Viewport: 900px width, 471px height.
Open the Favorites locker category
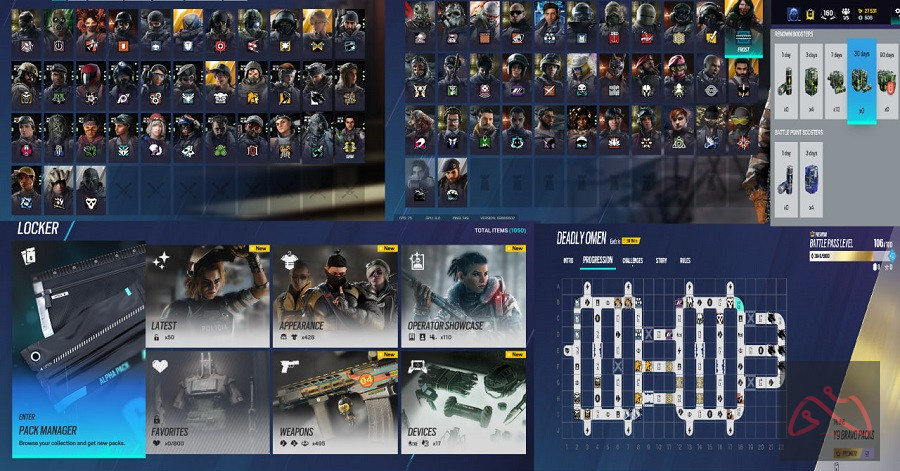pyautogui.click(x=208, y=402)
